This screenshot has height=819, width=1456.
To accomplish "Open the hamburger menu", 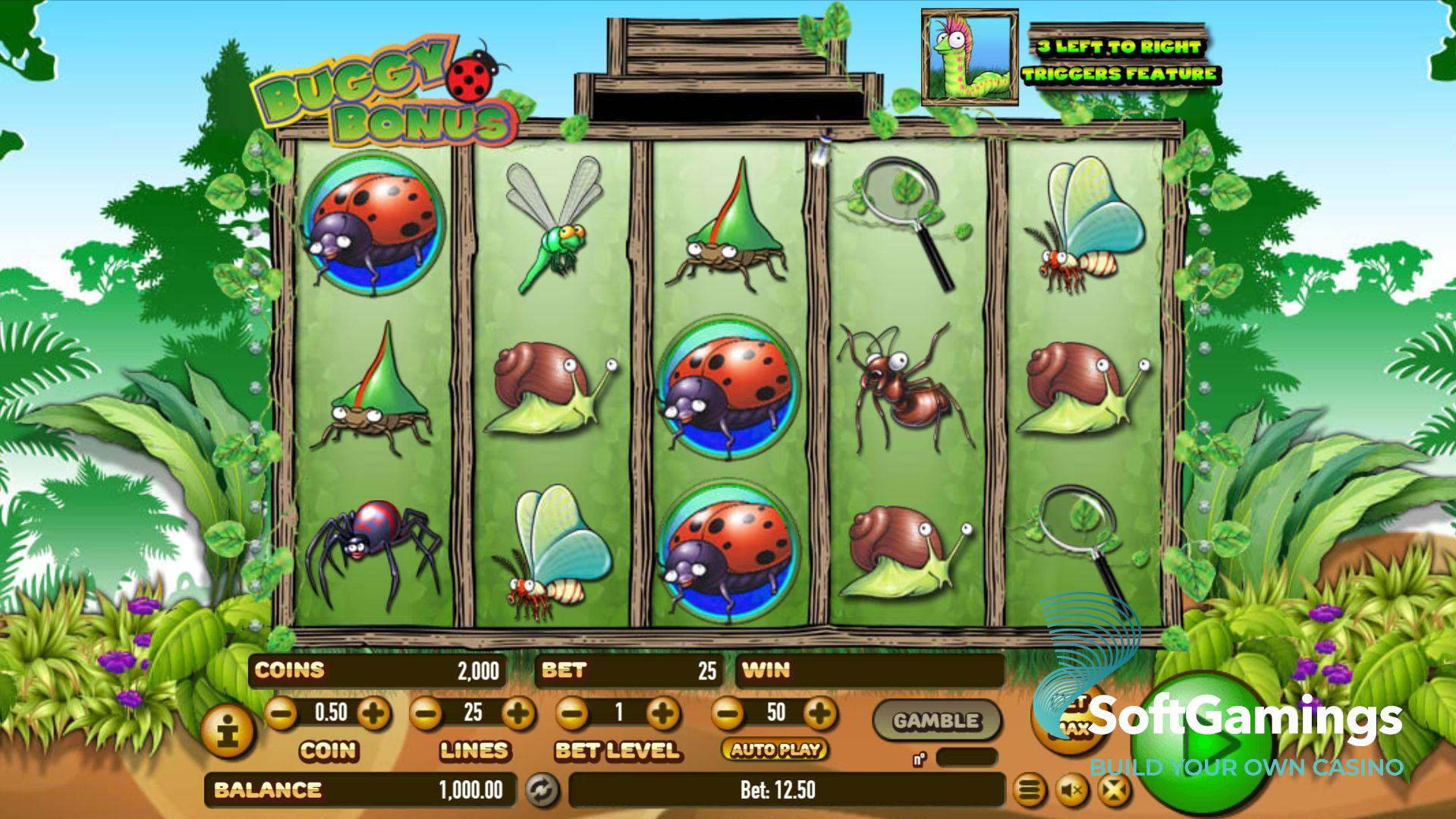I will 1028,791.
